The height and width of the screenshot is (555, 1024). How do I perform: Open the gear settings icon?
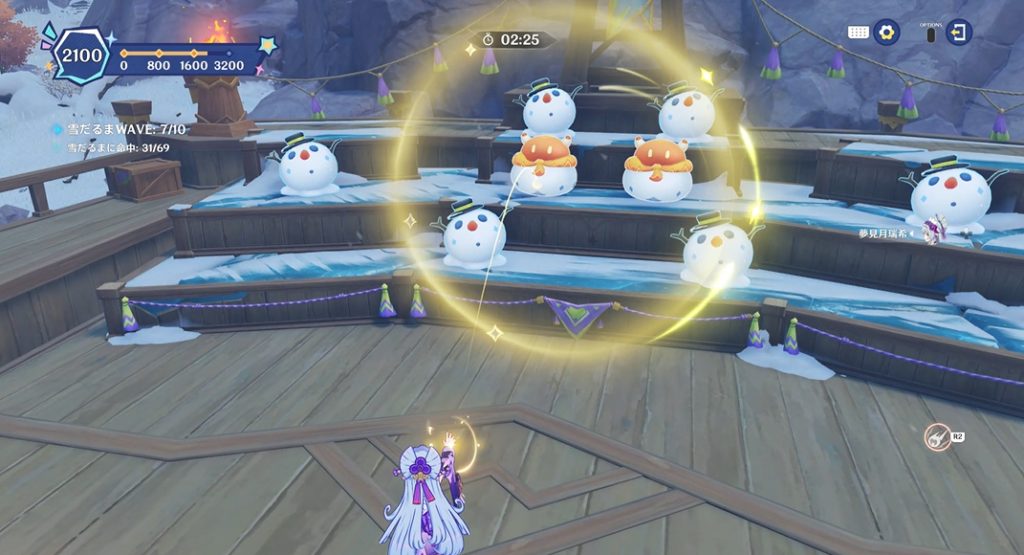[x=886, y=32]
